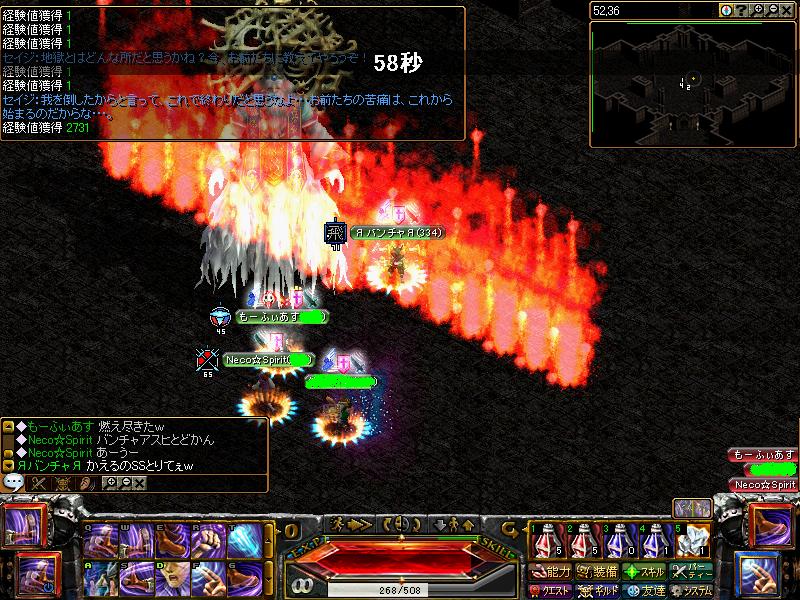The height and width of the screenshot is (600, 800).
Task: Use the white crystal item in slot 5
Action: tap(695, 540)
